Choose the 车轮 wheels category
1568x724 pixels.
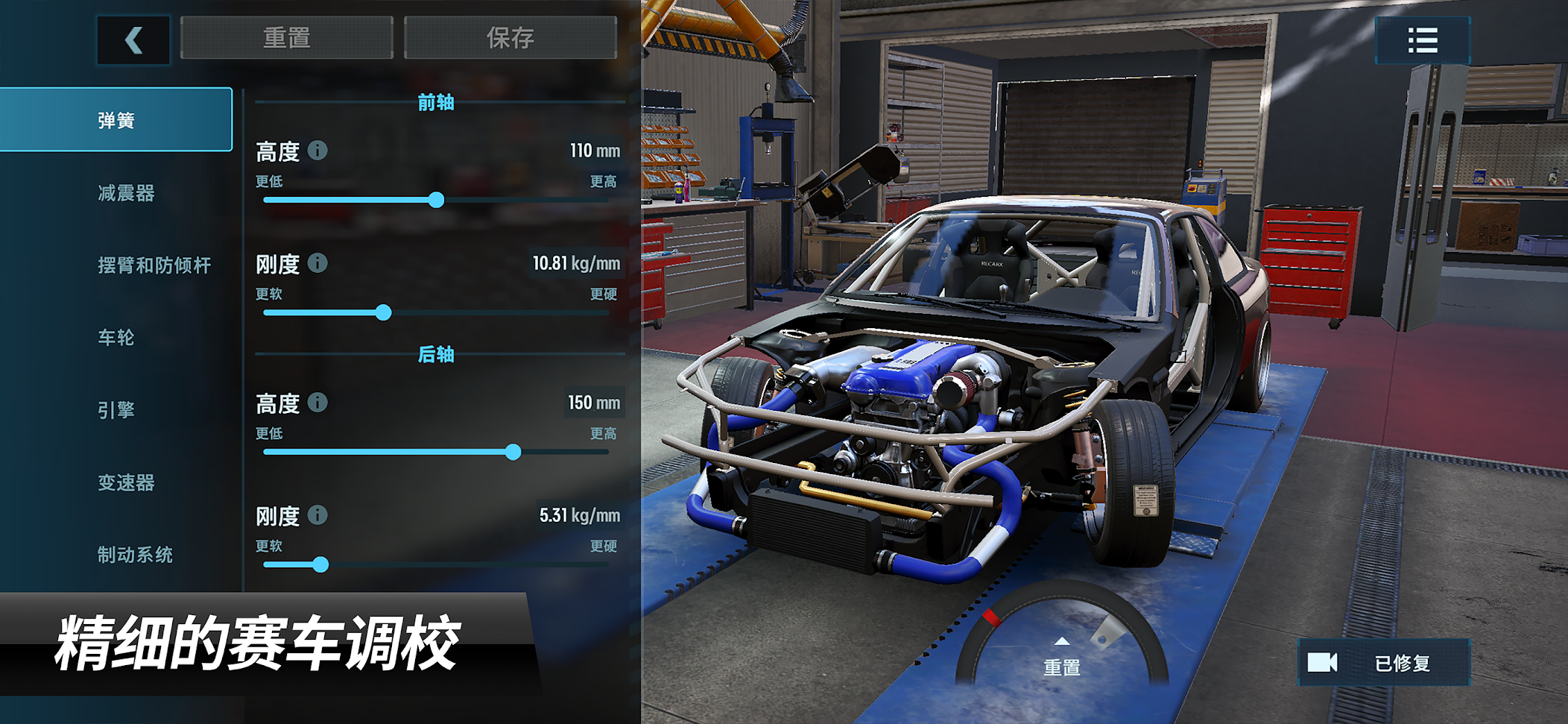click(116, 338)
